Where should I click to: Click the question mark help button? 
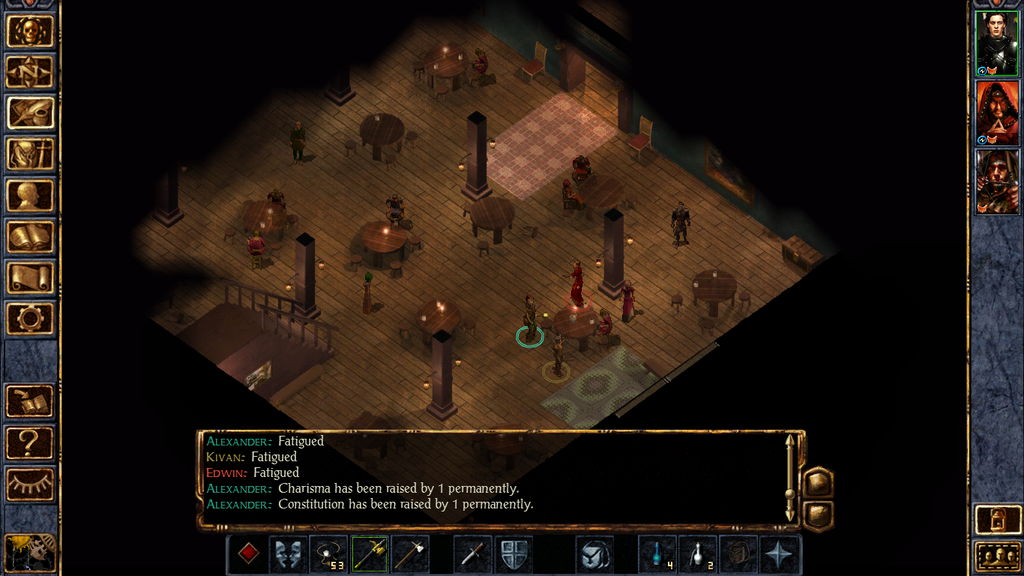tap(30, 442)
